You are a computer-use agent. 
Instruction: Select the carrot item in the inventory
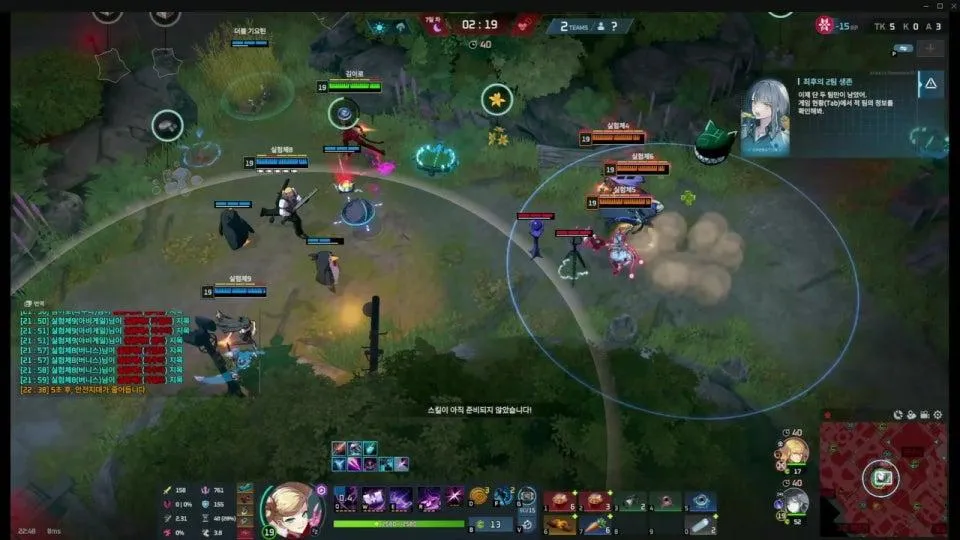(597, 524)
